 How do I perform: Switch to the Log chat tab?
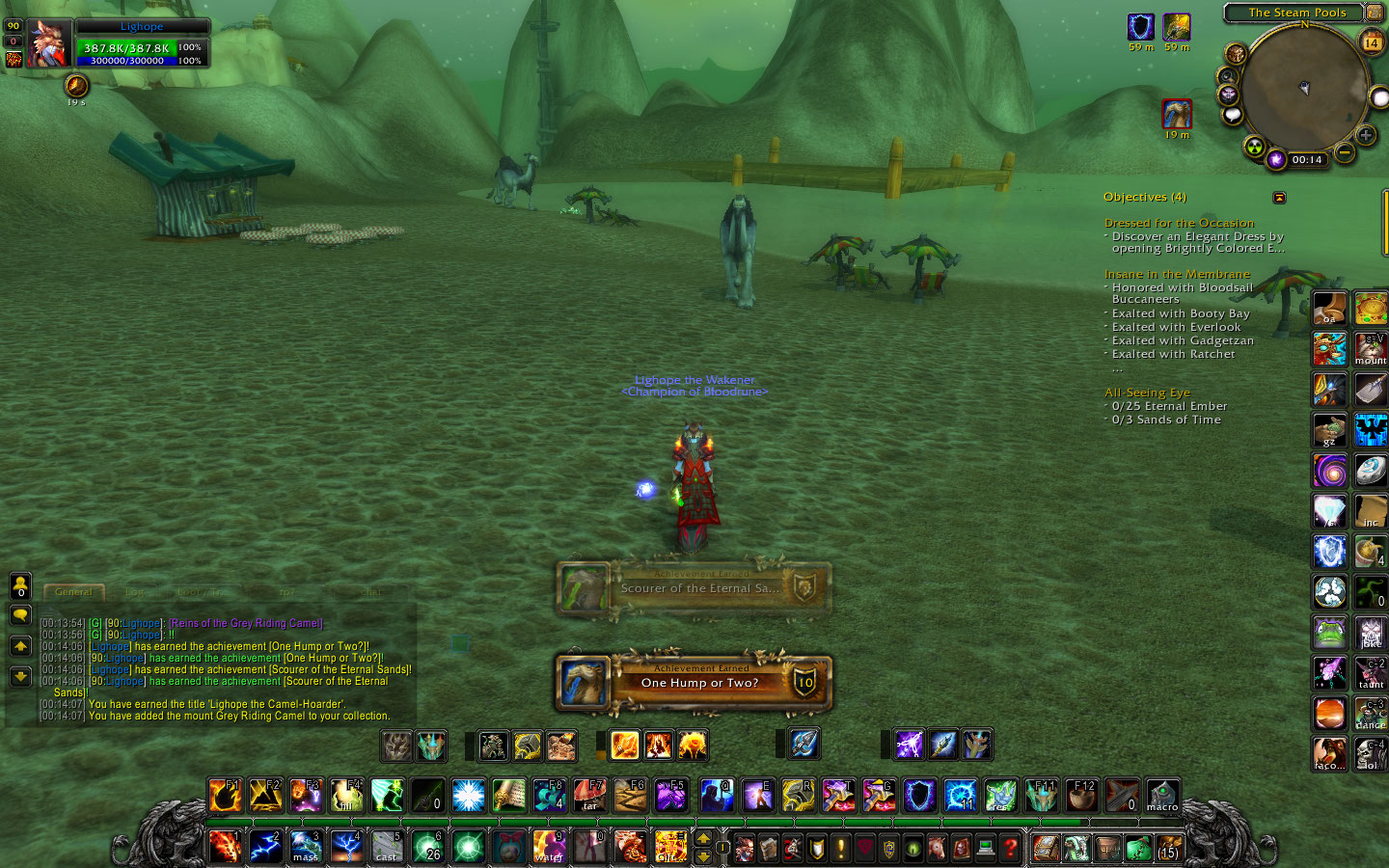134,592
